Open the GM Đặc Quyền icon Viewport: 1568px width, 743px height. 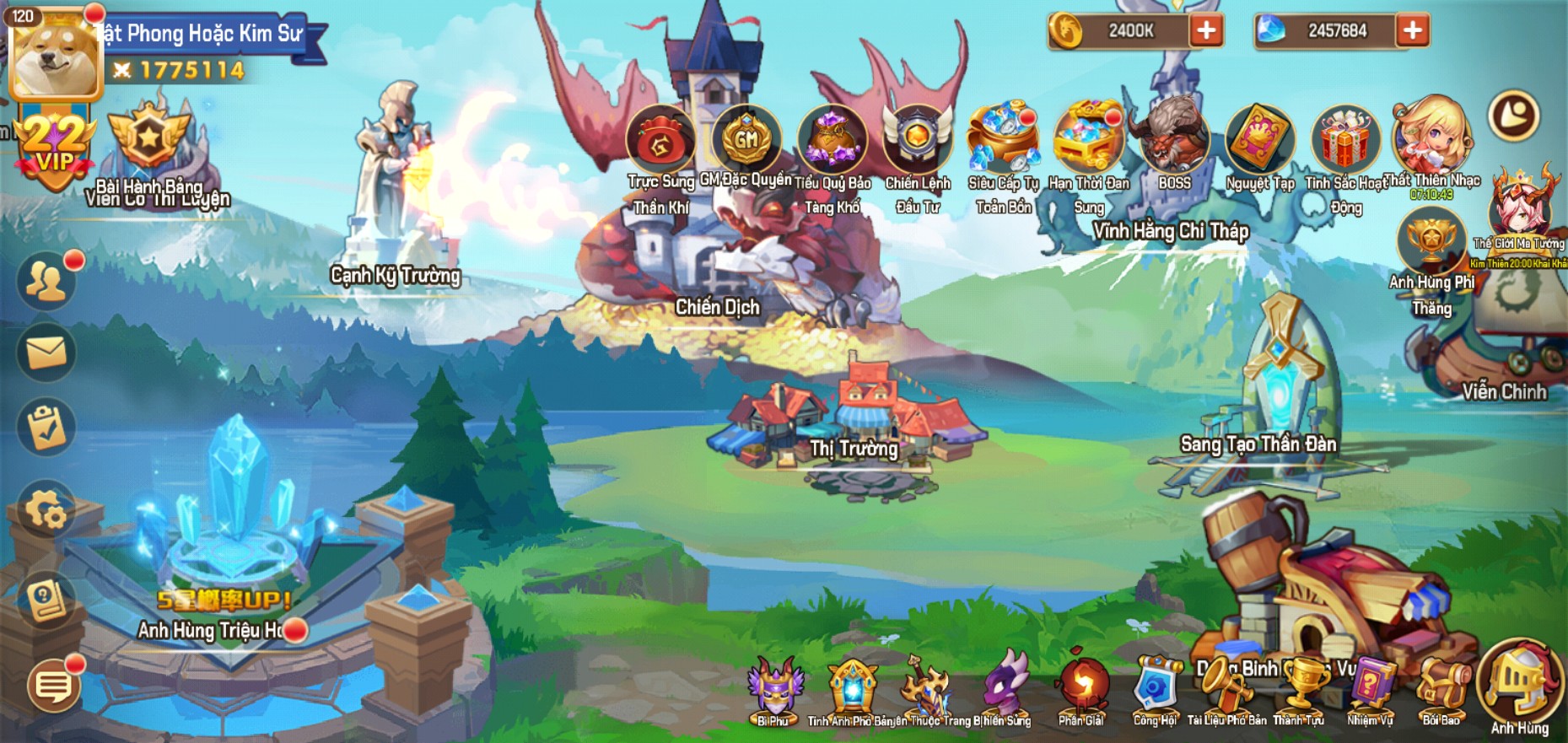pyautogui.click(x=746, y=139)
